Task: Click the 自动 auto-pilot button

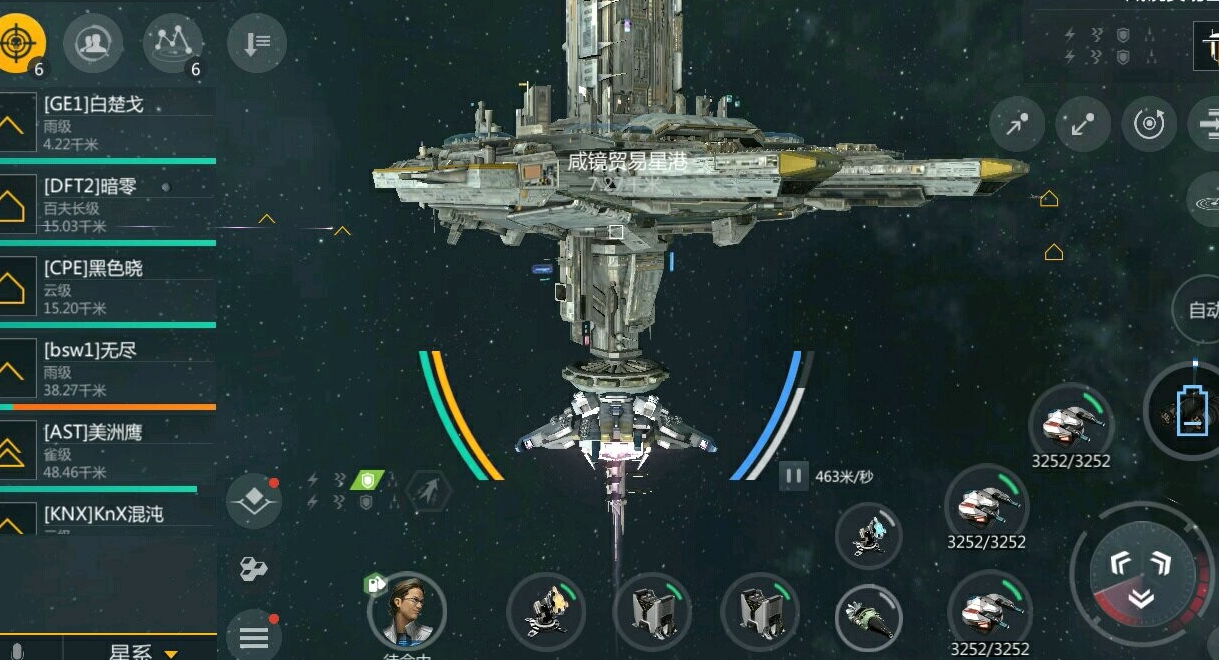Action: [1201, 310]
